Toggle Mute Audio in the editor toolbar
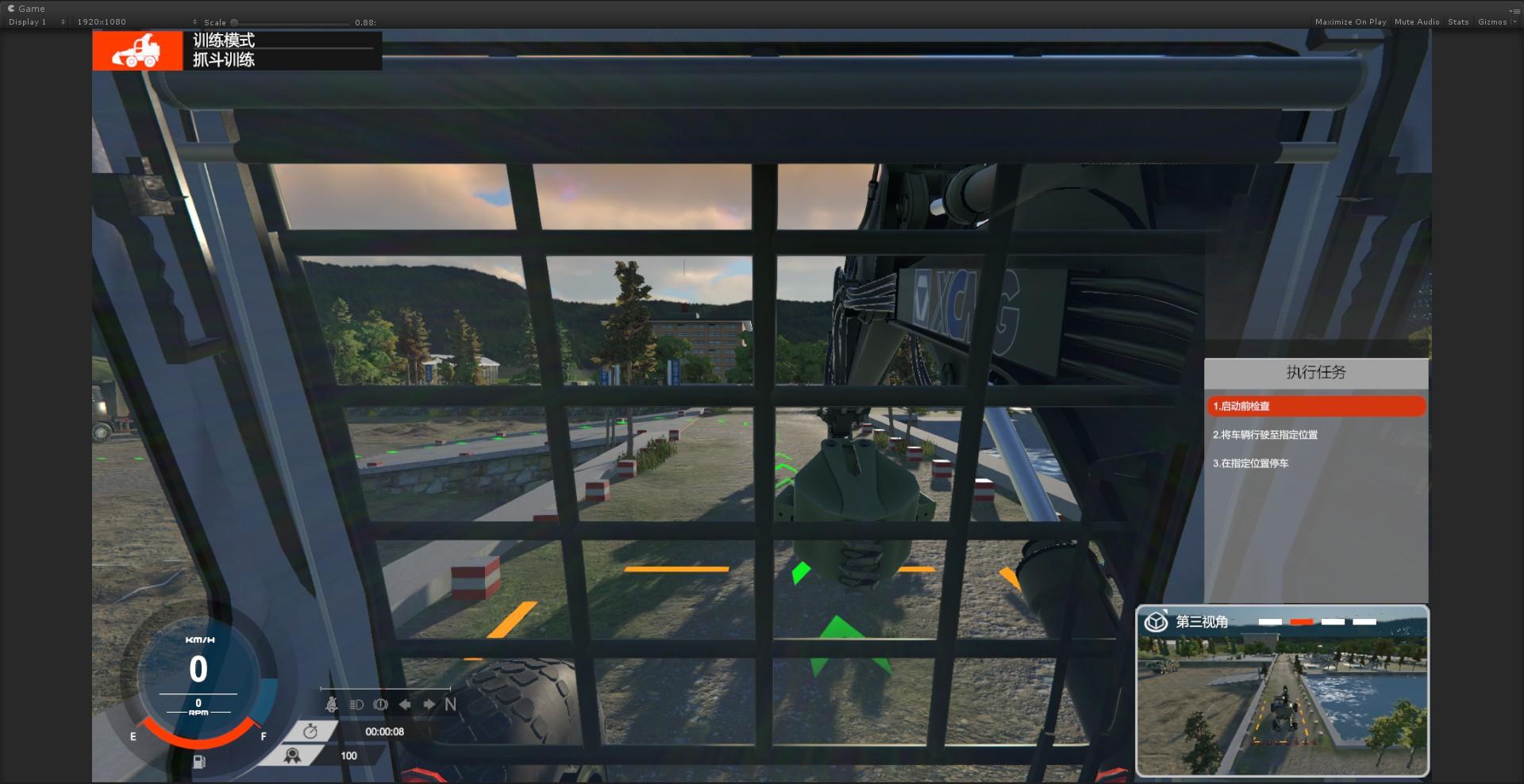 (x=1417, y=22)
